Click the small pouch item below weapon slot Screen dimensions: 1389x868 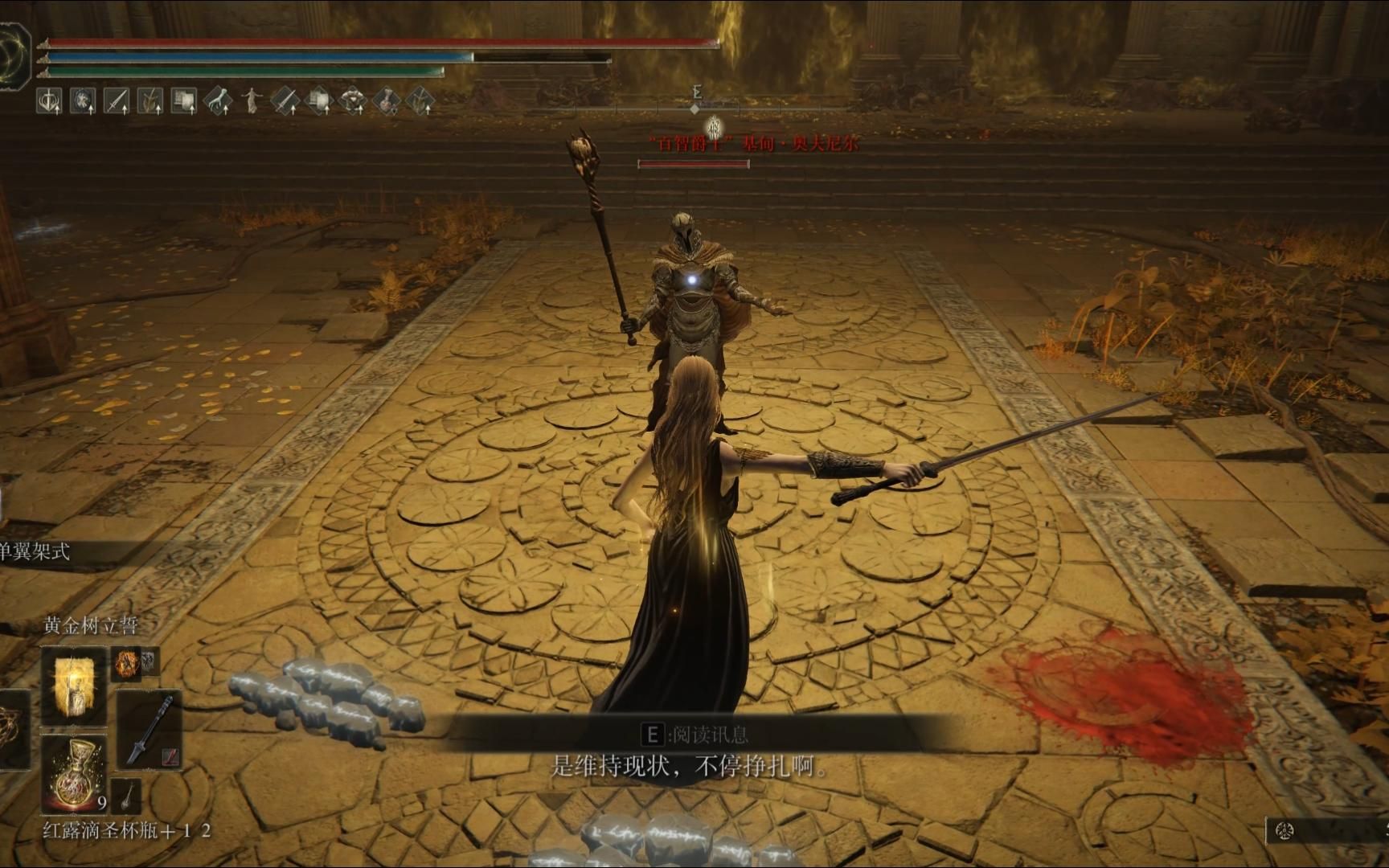pos(127,795)
